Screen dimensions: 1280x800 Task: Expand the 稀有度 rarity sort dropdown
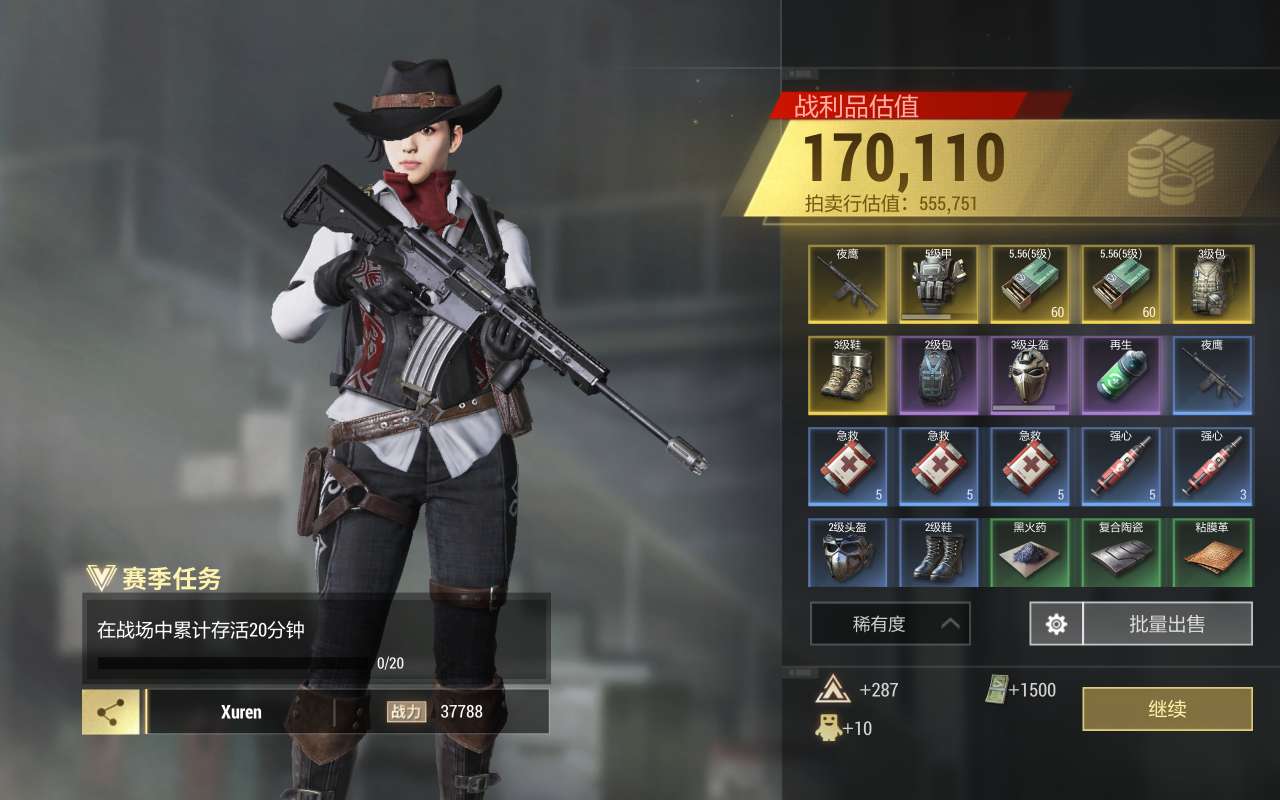click(x=890, y=624)
